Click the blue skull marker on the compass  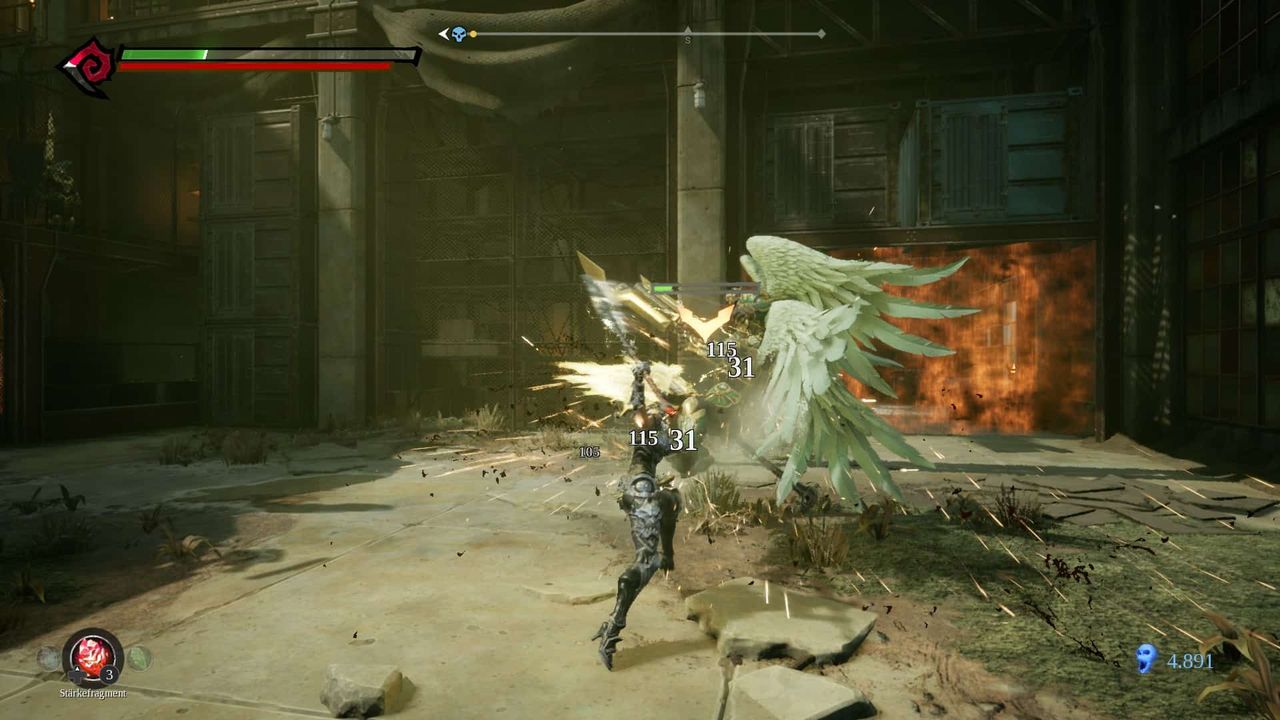coord(459,34)
